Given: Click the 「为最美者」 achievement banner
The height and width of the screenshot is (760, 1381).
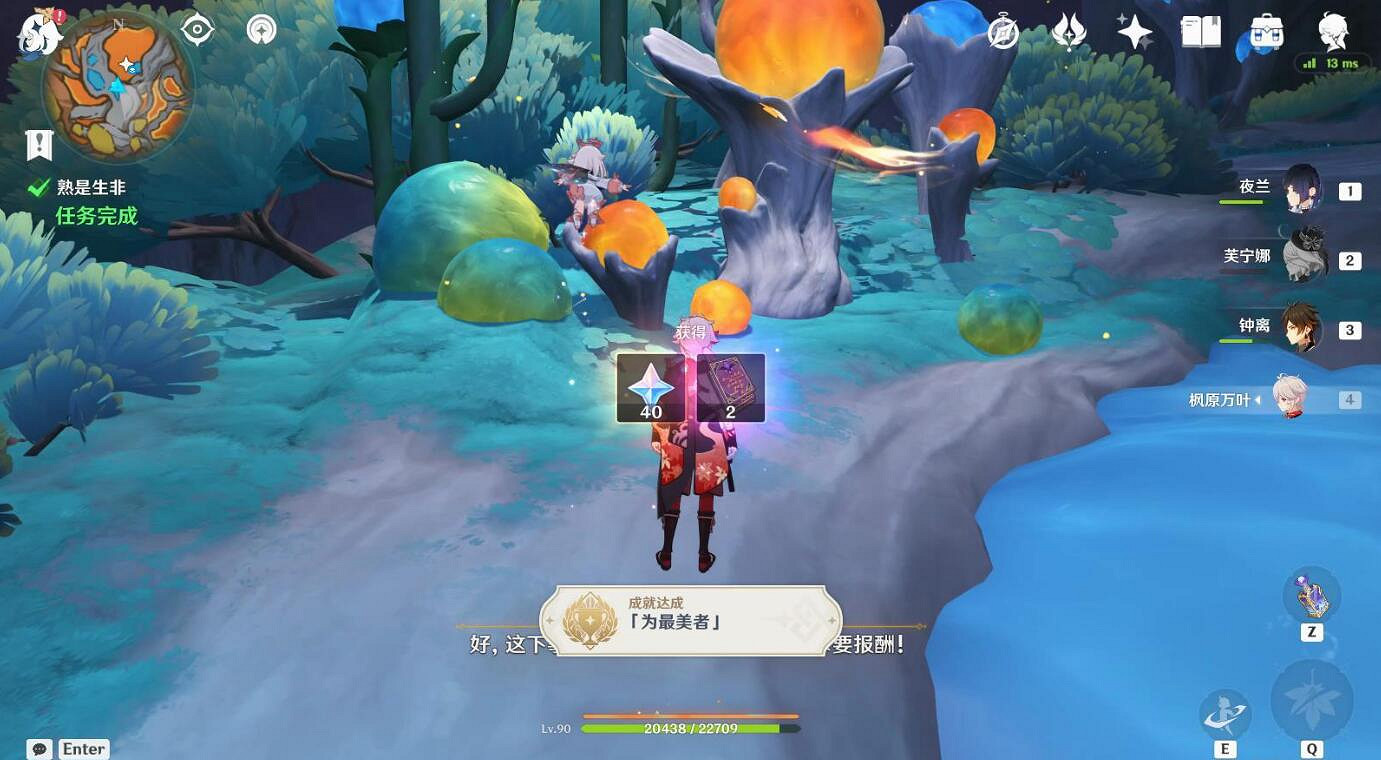Looking at the screenshot, I should 690,620.
